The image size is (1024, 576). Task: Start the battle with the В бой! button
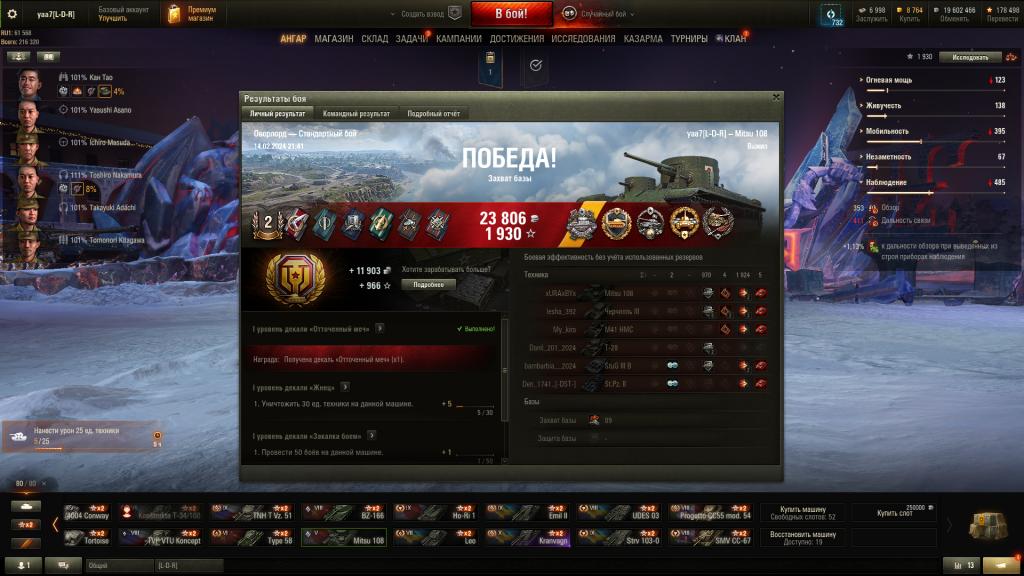point(511,13)
